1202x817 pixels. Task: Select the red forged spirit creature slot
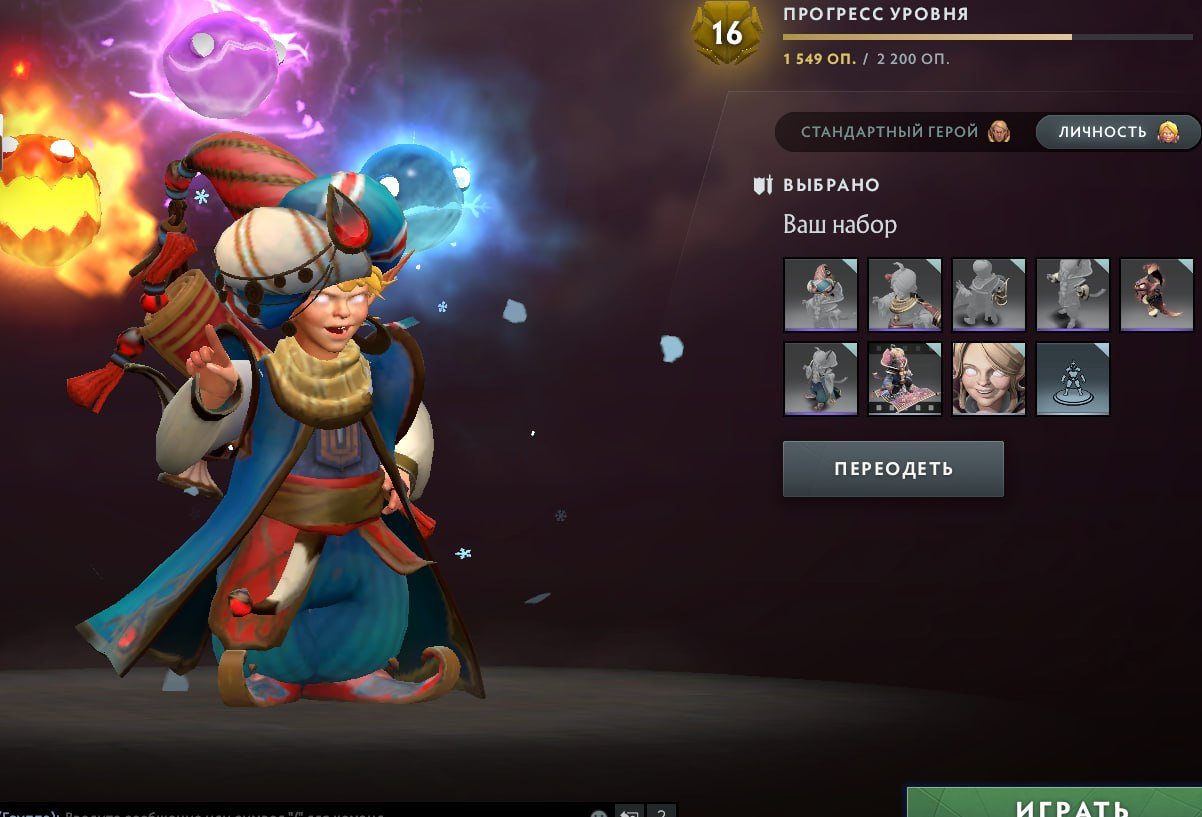point(1156,294)
